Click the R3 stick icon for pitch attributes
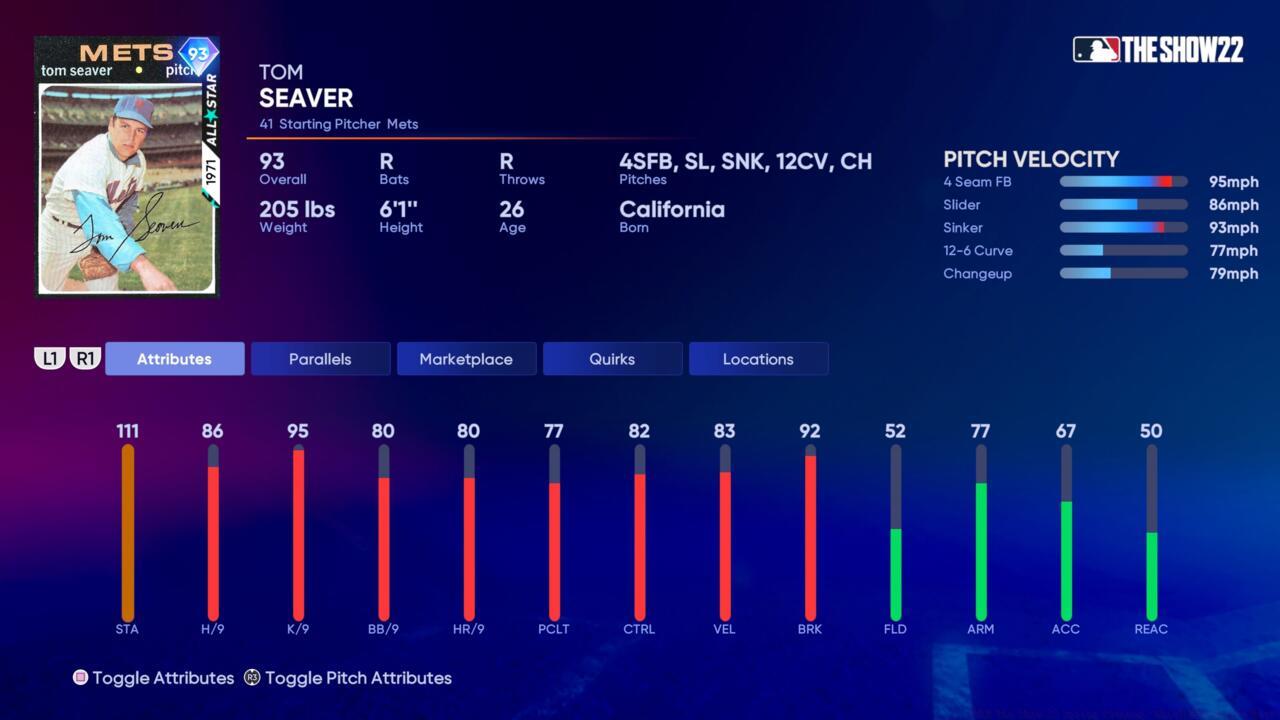1280x720 pixels. 253,678
